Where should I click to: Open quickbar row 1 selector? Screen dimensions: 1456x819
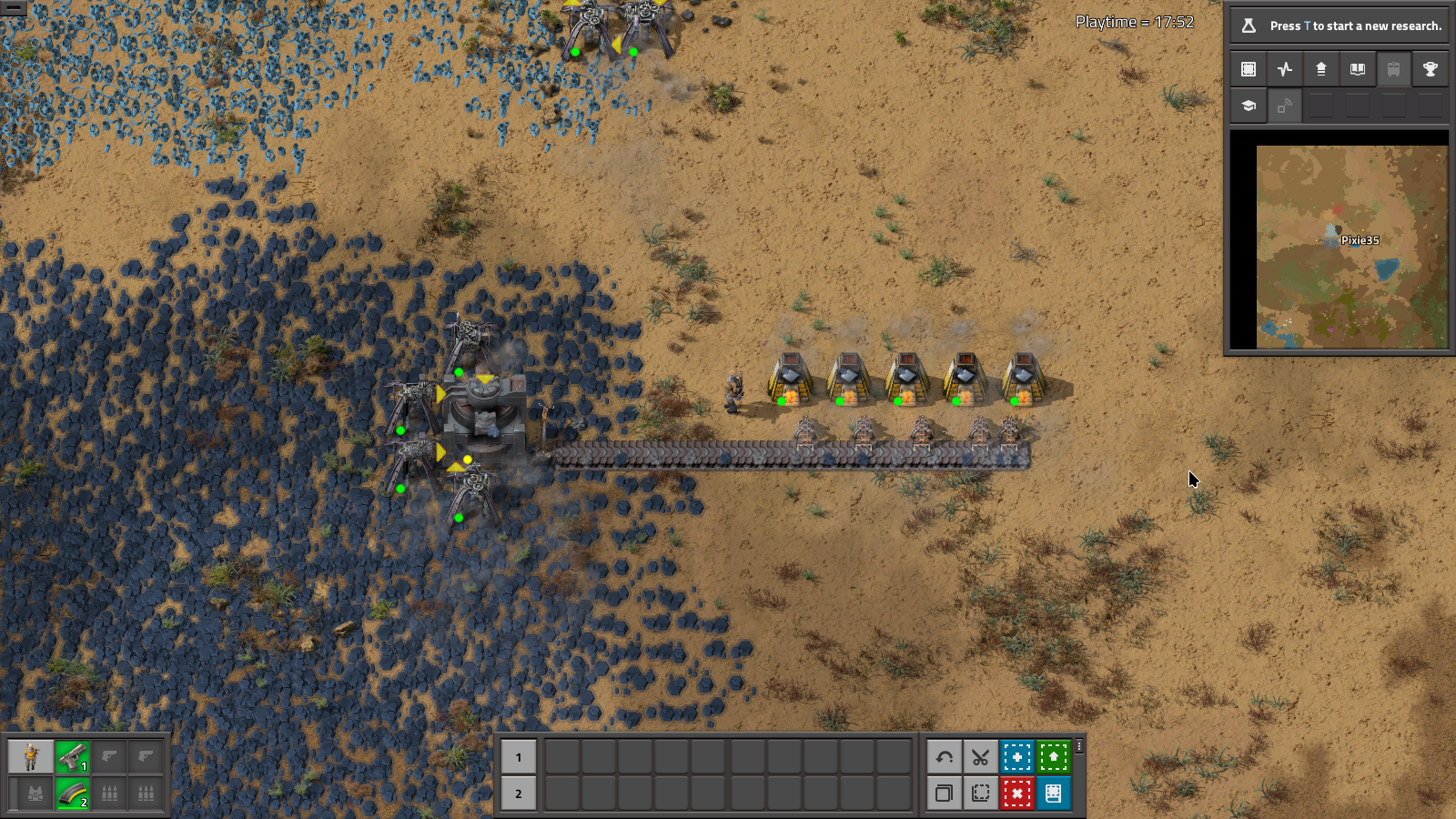pyautogui.click(x=519, y=756)
